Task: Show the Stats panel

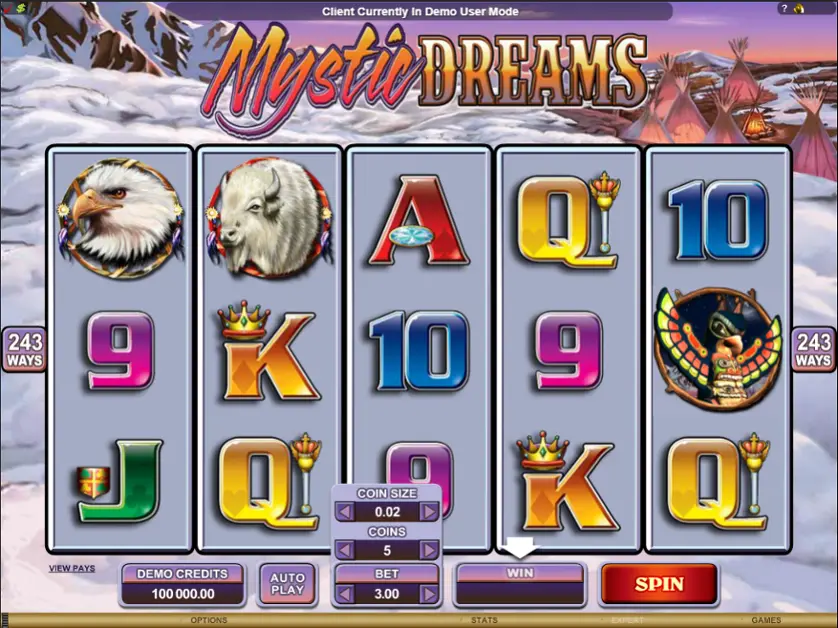Action: [x=484, y=620]
